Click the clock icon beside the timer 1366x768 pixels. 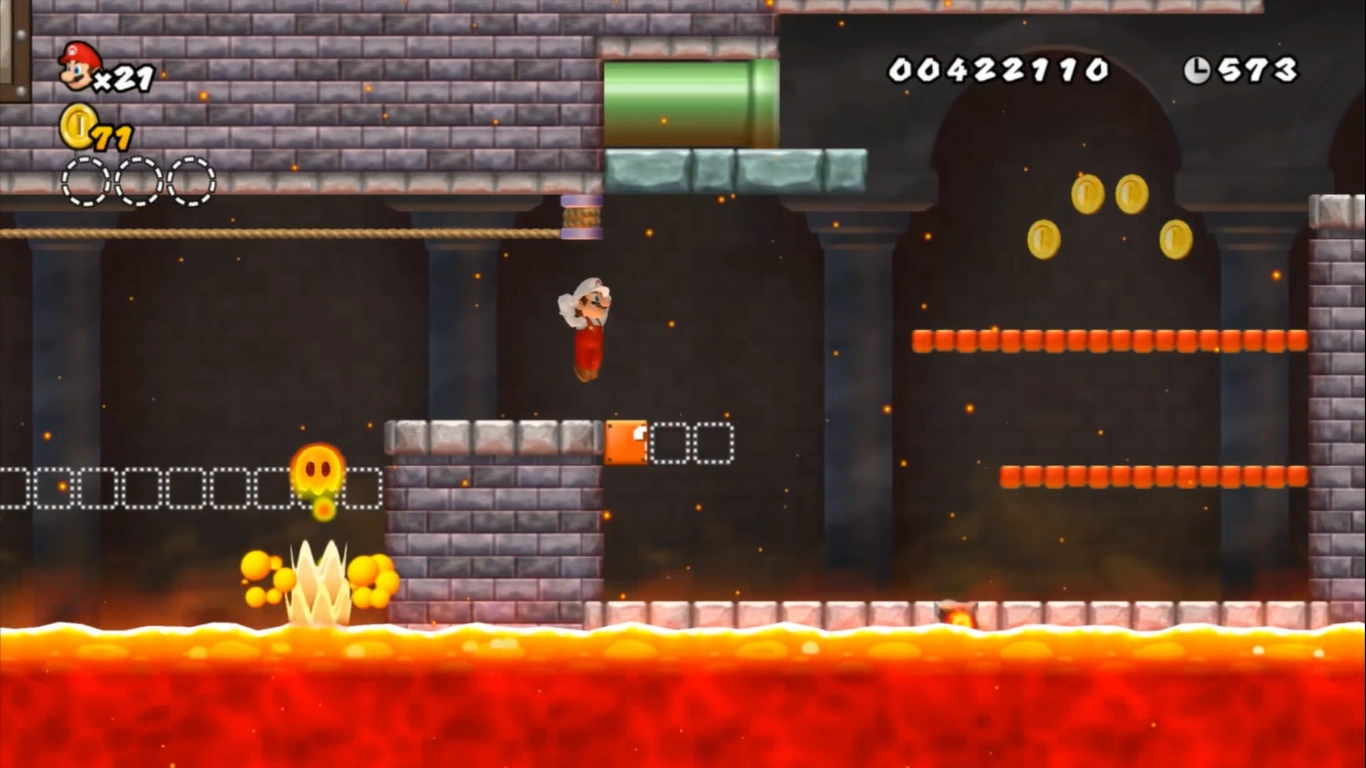pos(1197,68)
